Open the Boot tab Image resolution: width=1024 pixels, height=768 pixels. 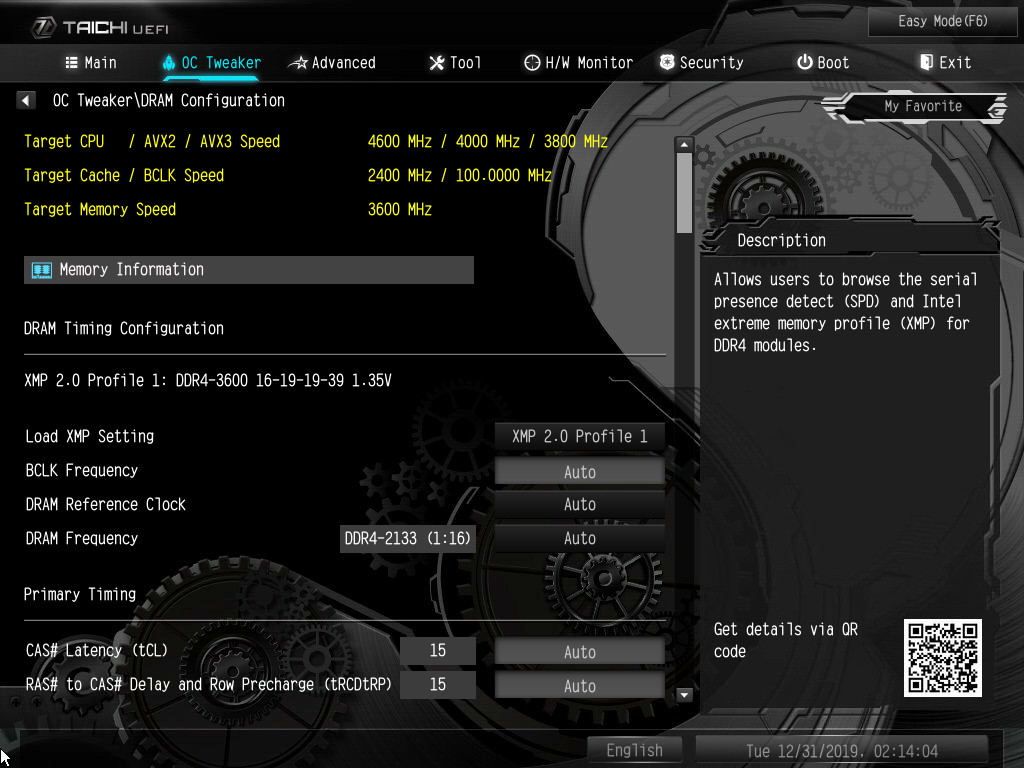coord(823,63)
